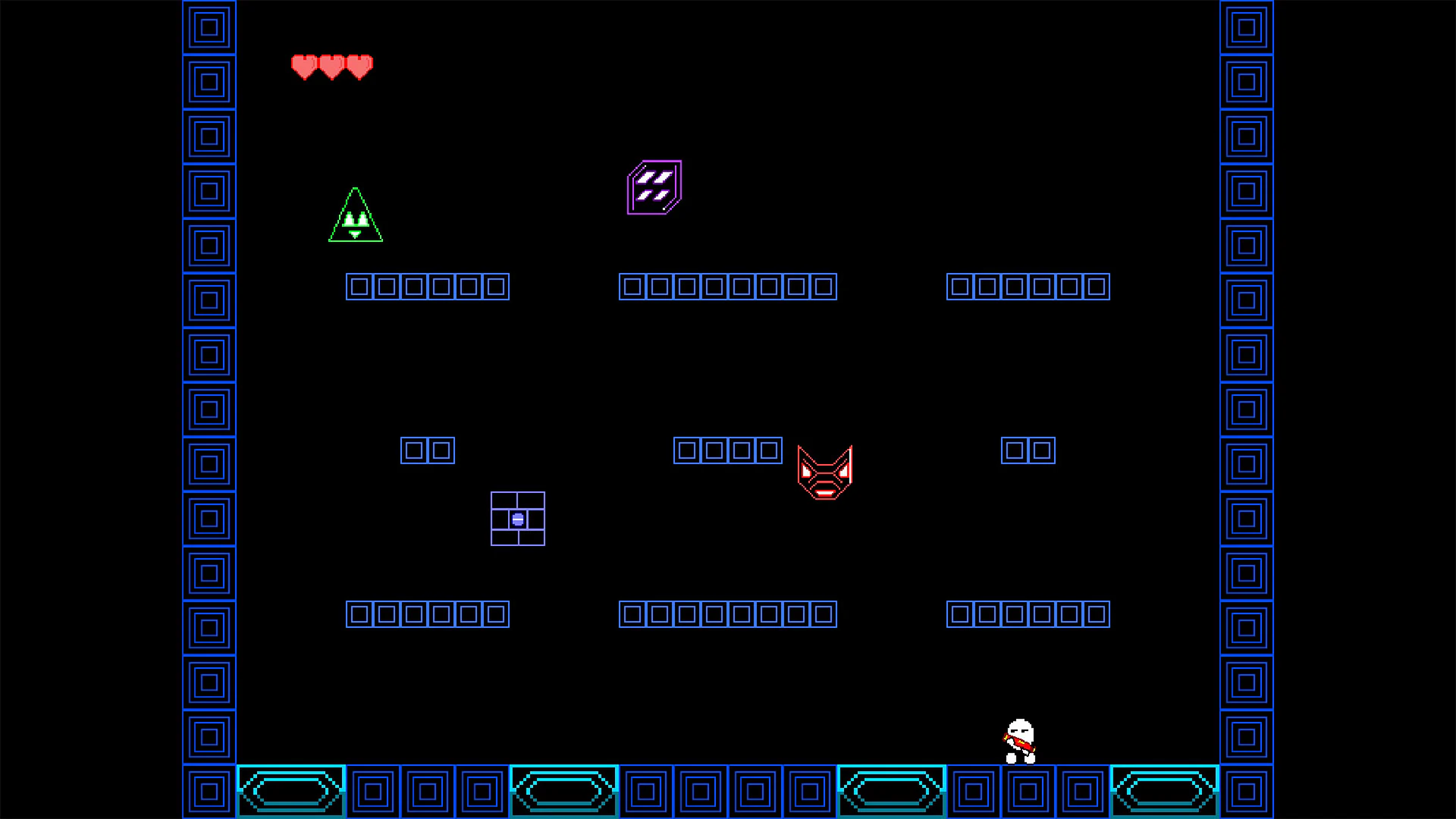The width and height of the screenshot is (1456, 819).
Task: Activate the second cyan portal from the left
Action: [x=564, y=791]
